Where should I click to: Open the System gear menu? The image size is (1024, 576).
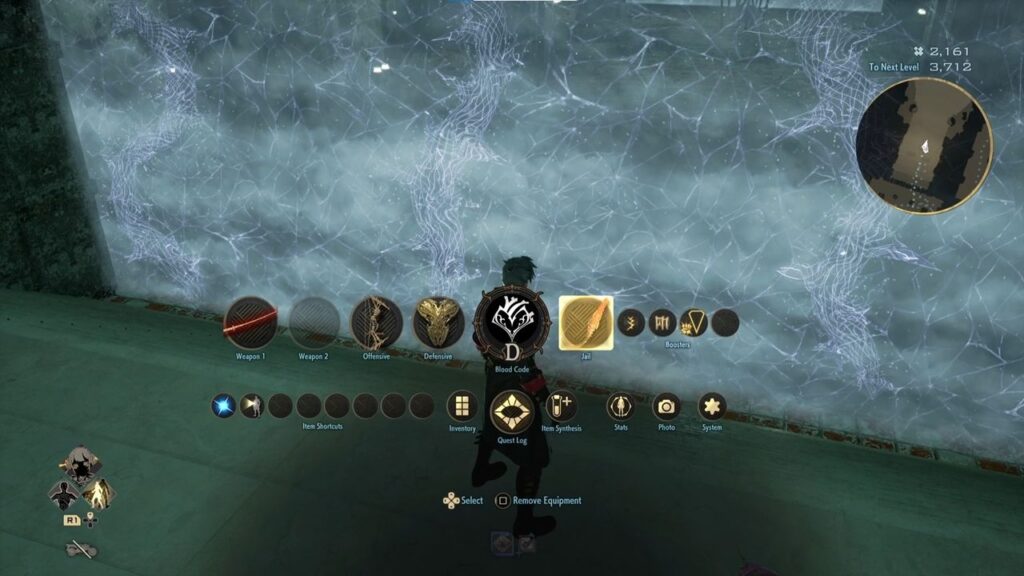coord(712,406)
